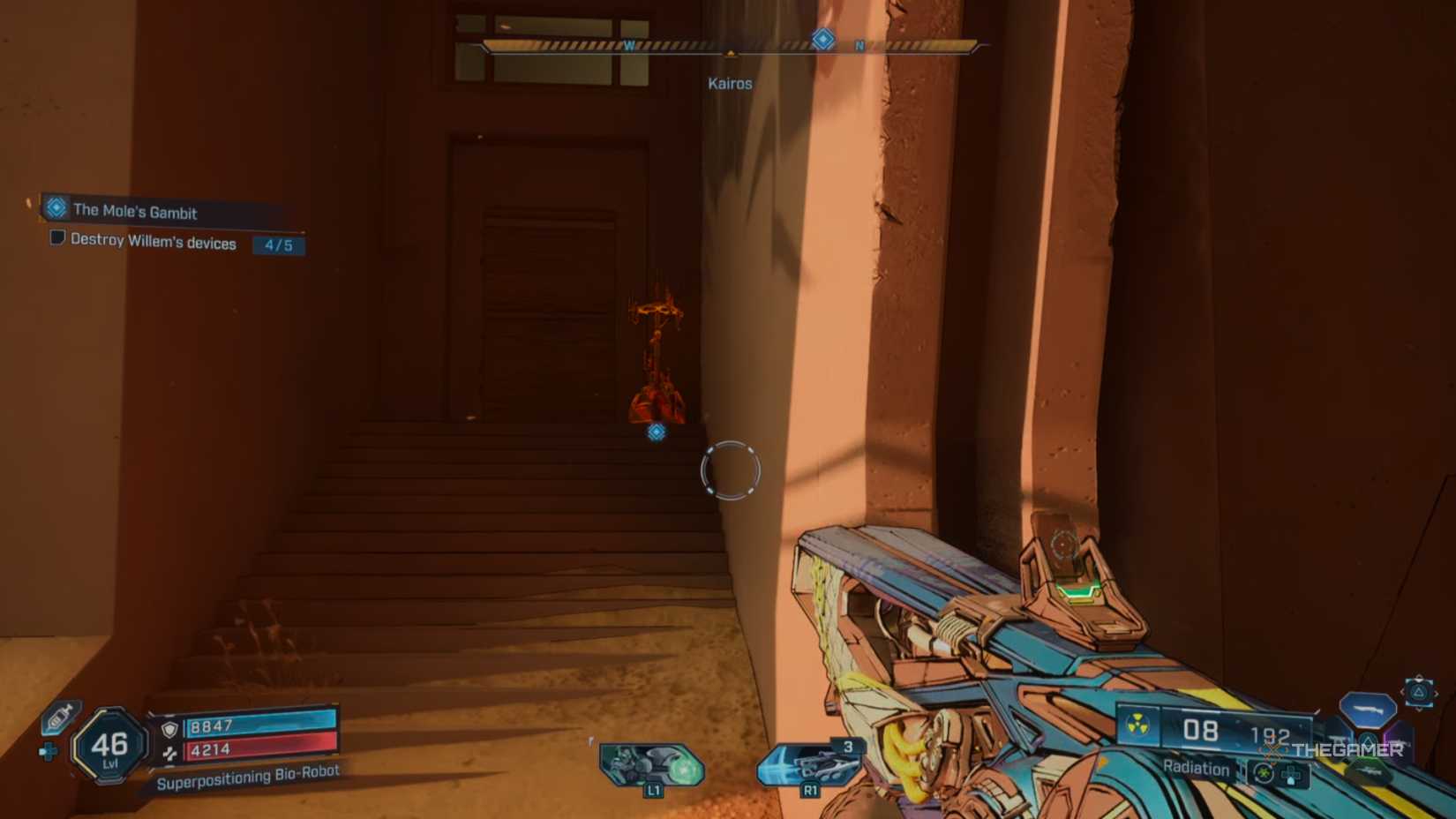Click the d-pad toggle icon near Radiation

(x=1292, y=774)
